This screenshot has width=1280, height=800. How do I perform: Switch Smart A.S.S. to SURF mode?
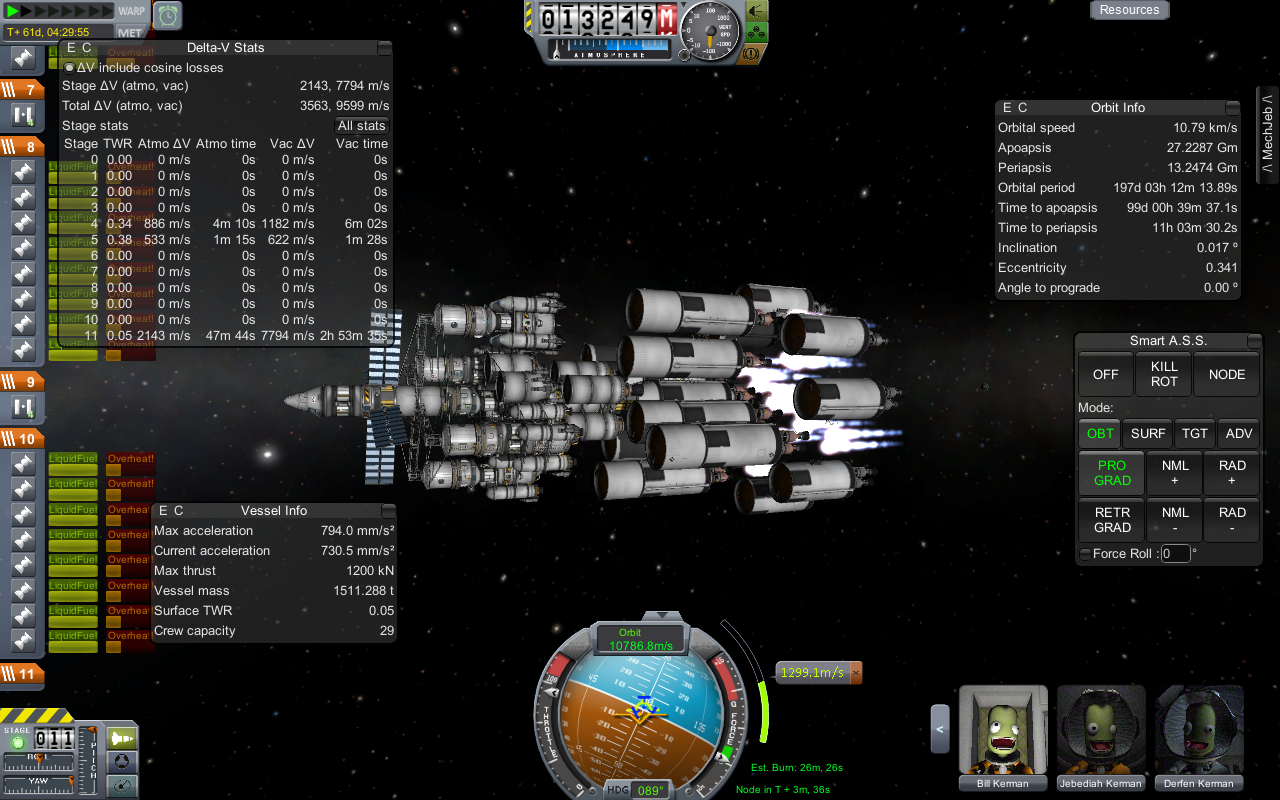click(x=1147, y=433)
